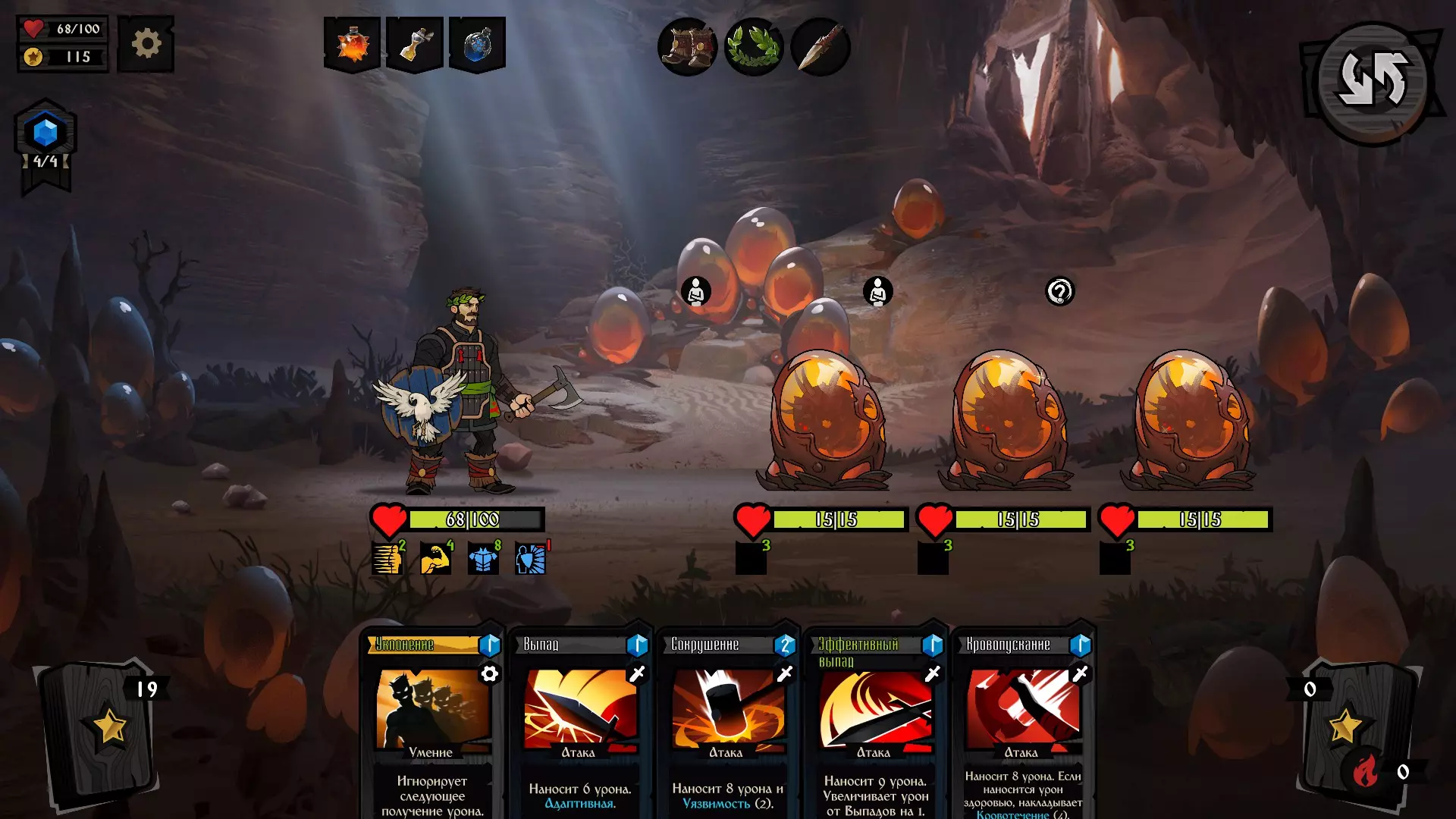
Task: Open the settings gear menu
Action: coord(146,44)
